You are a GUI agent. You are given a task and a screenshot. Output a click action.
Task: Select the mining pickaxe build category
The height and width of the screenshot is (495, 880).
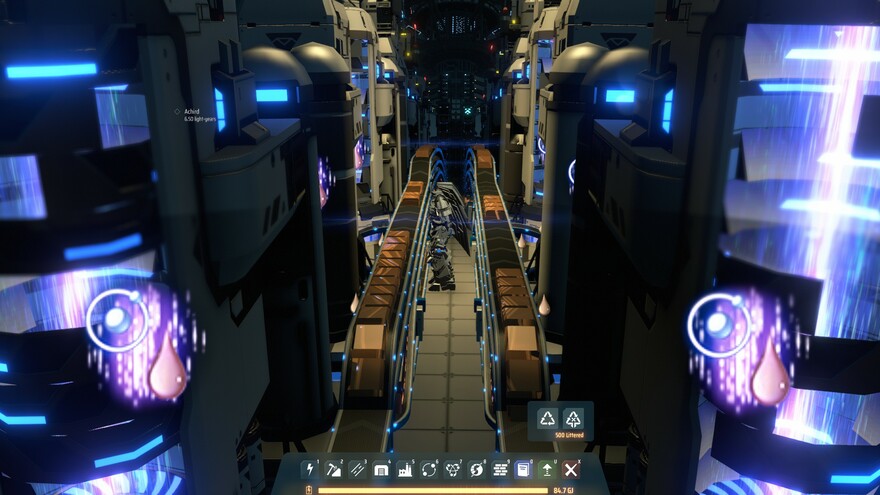[x=333, y=469]
